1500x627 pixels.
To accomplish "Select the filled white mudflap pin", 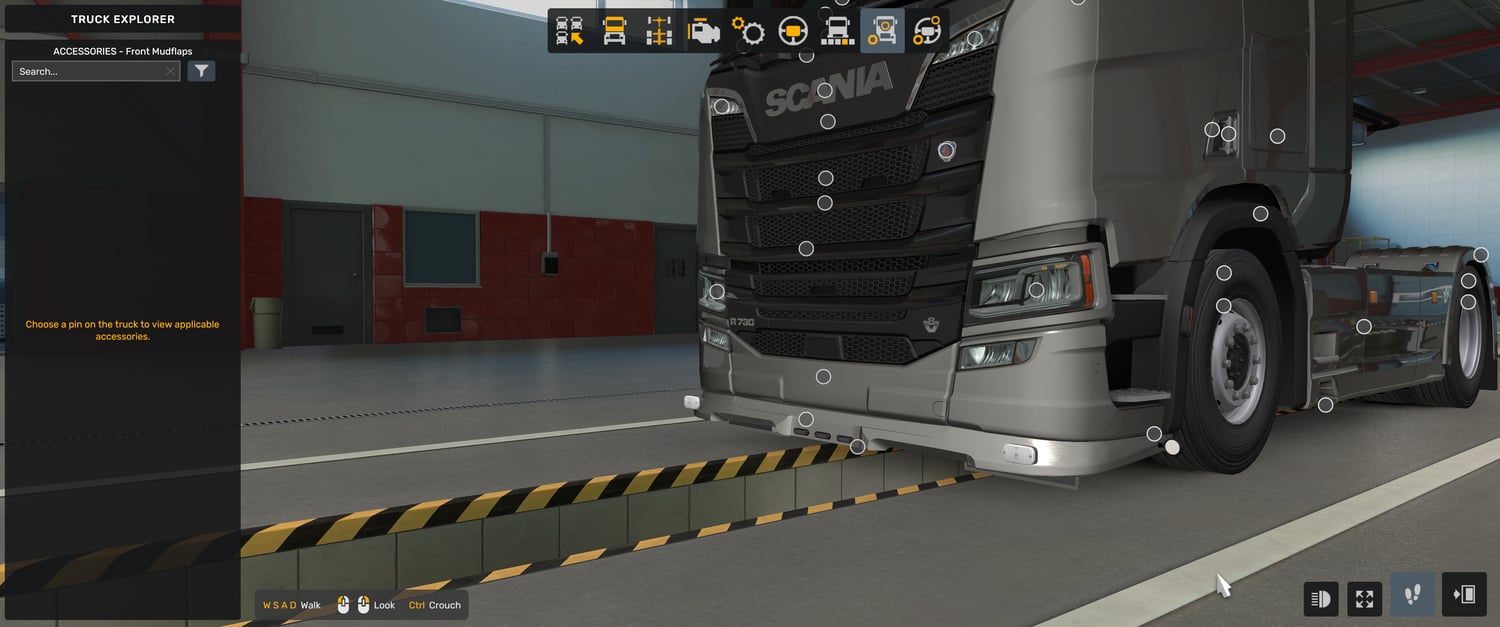I will (1172, 447).
